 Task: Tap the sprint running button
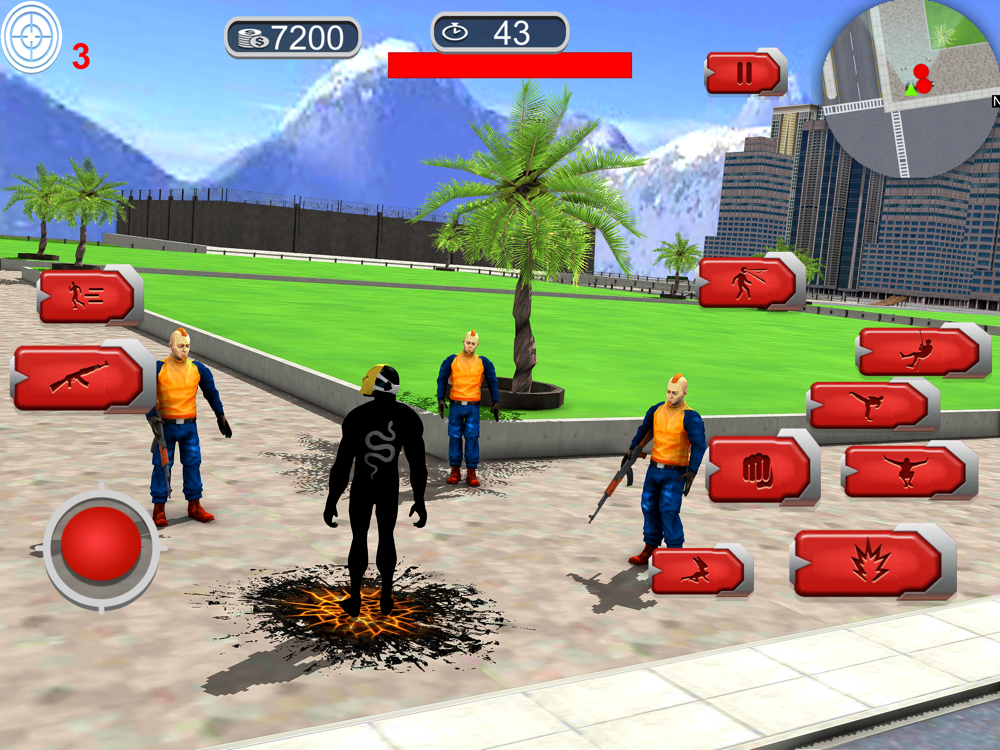point(87,296)
